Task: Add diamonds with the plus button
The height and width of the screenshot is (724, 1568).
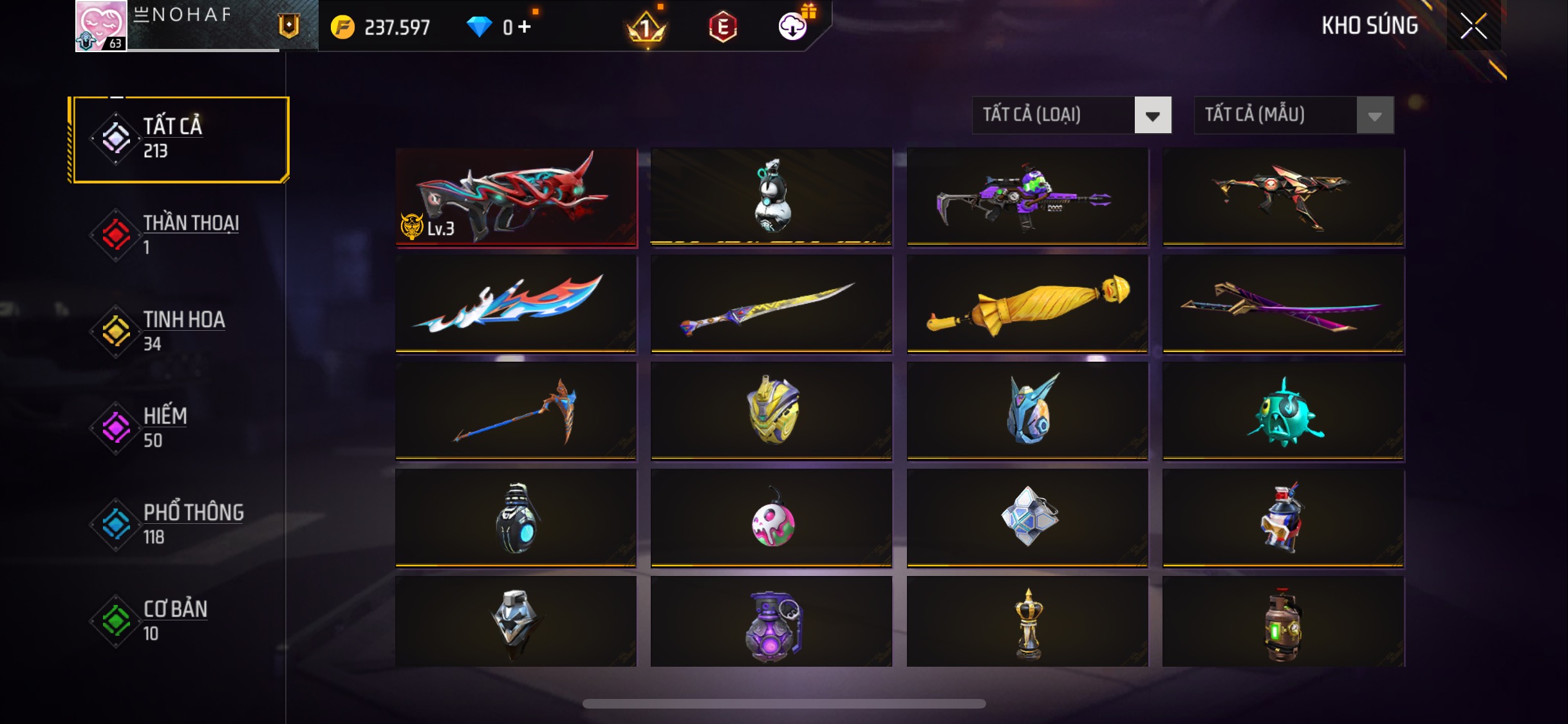Action: 525,27
